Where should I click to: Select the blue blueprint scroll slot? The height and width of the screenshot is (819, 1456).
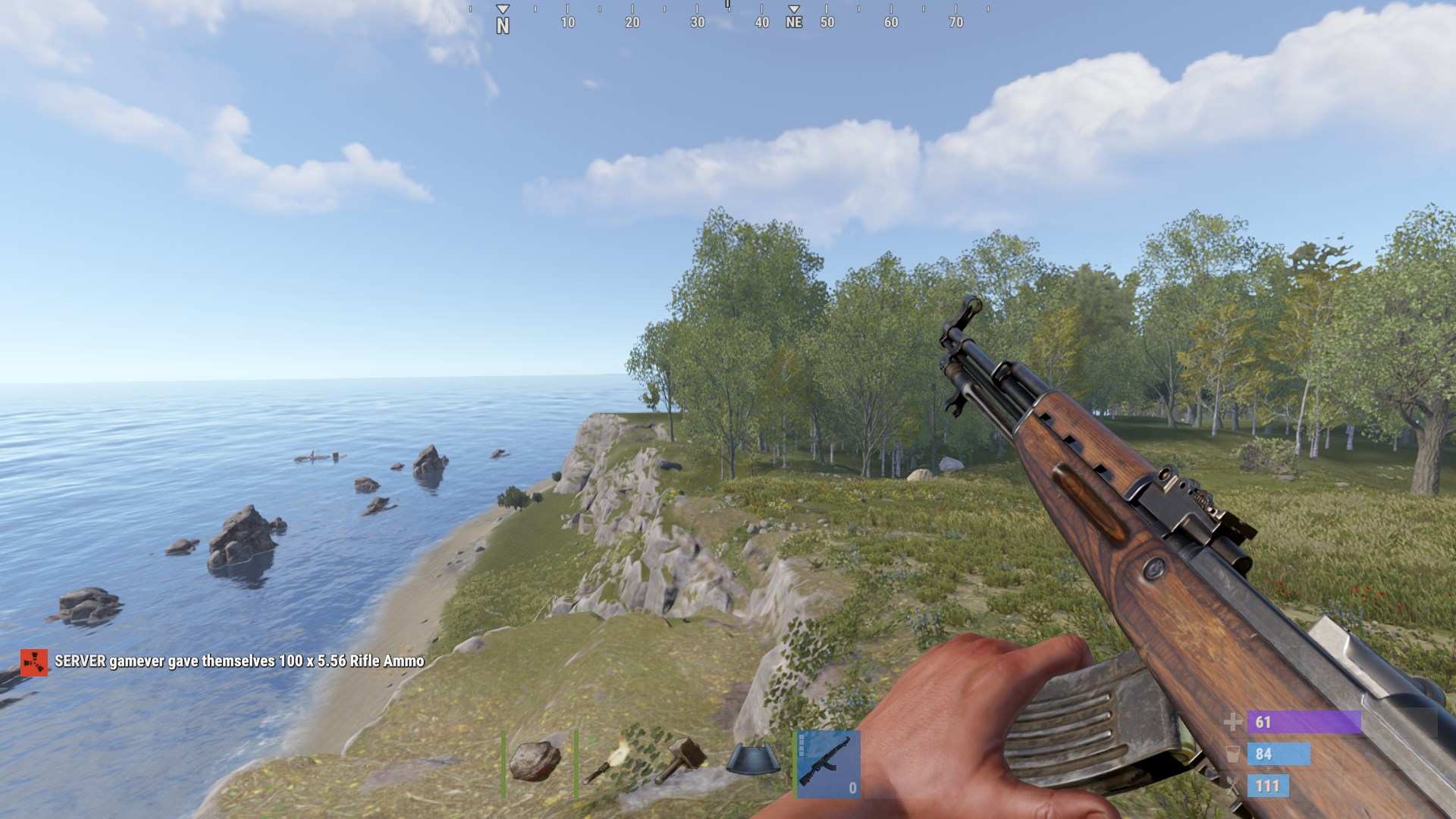pyautogui.click(x=752, y=760)
